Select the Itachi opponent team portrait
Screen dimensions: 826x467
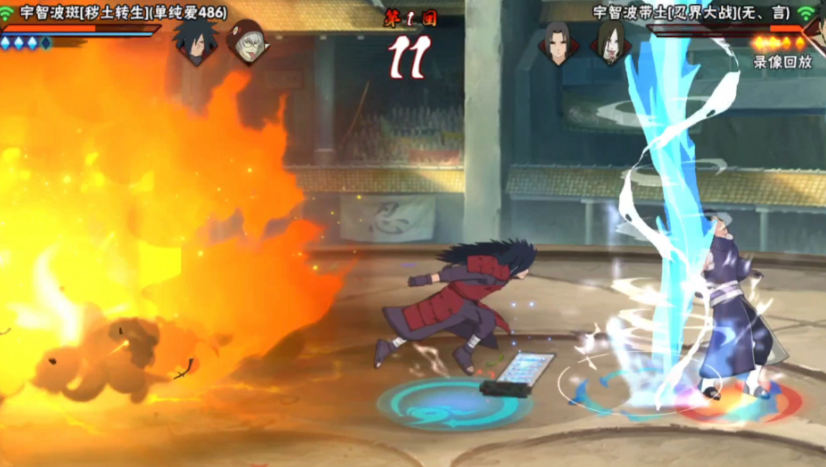[x=559, y=43]
